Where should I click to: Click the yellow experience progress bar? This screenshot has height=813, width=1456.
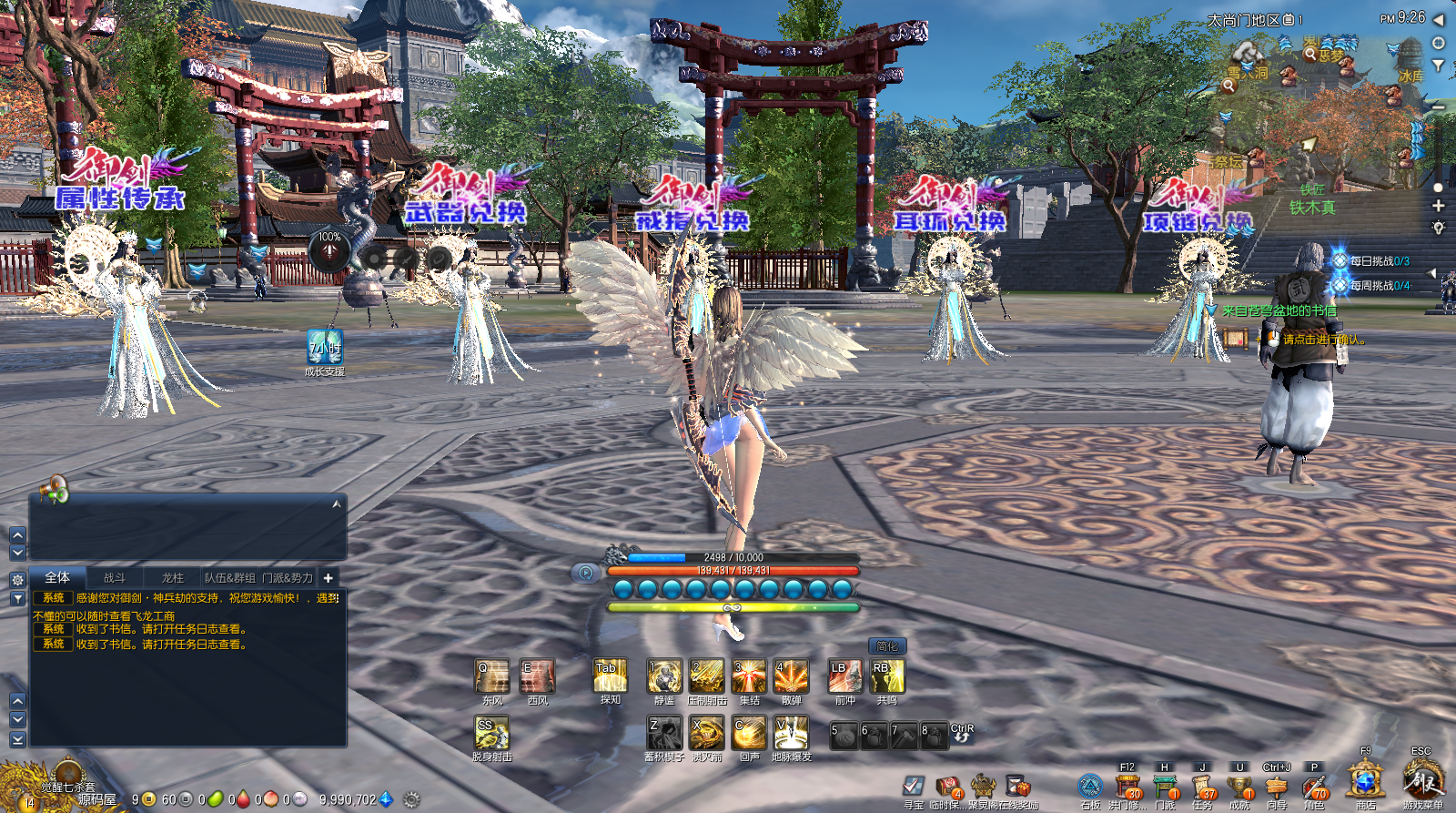[x=733, y=605]
